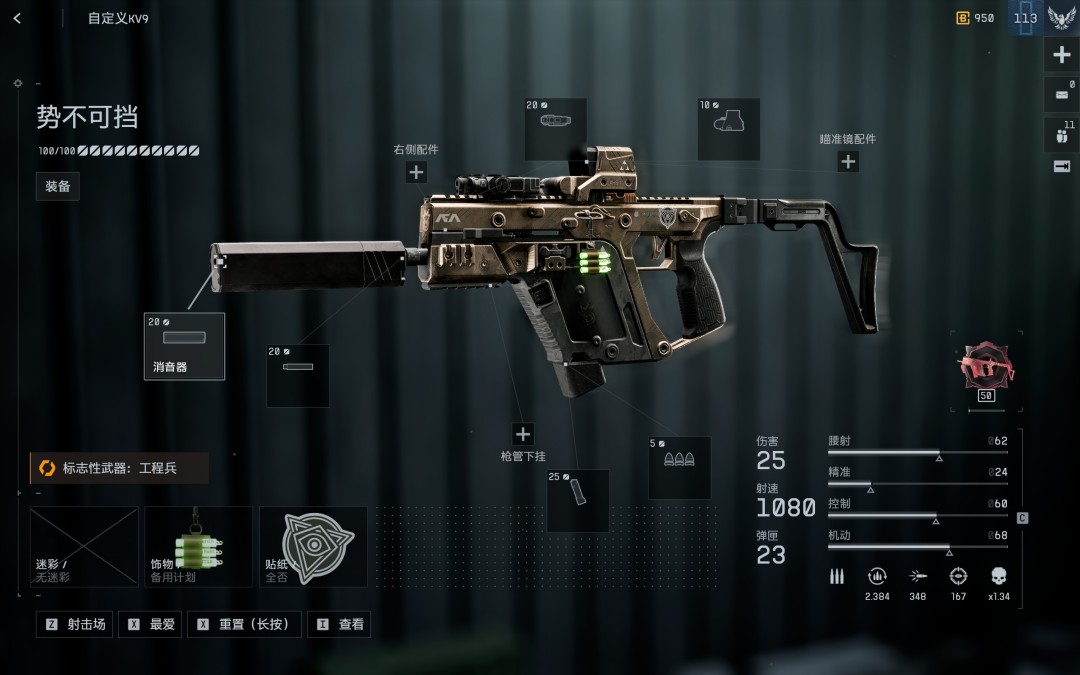
Task: Open the barrel attachment slot beside the suppressor
Action: [298, 376]
